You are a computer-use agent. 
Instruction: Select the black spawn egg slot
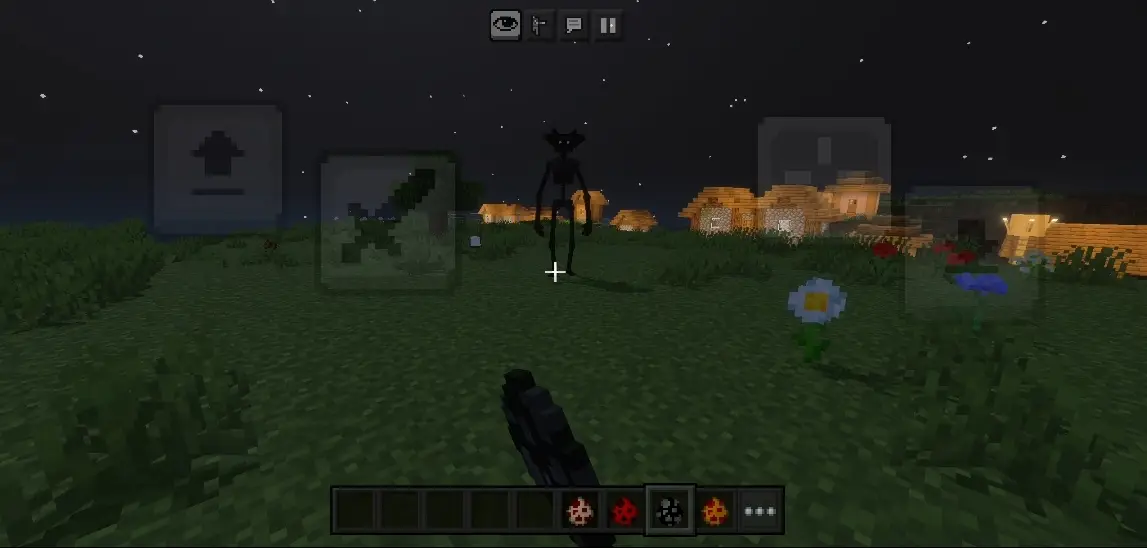click(x=669, y=511)
